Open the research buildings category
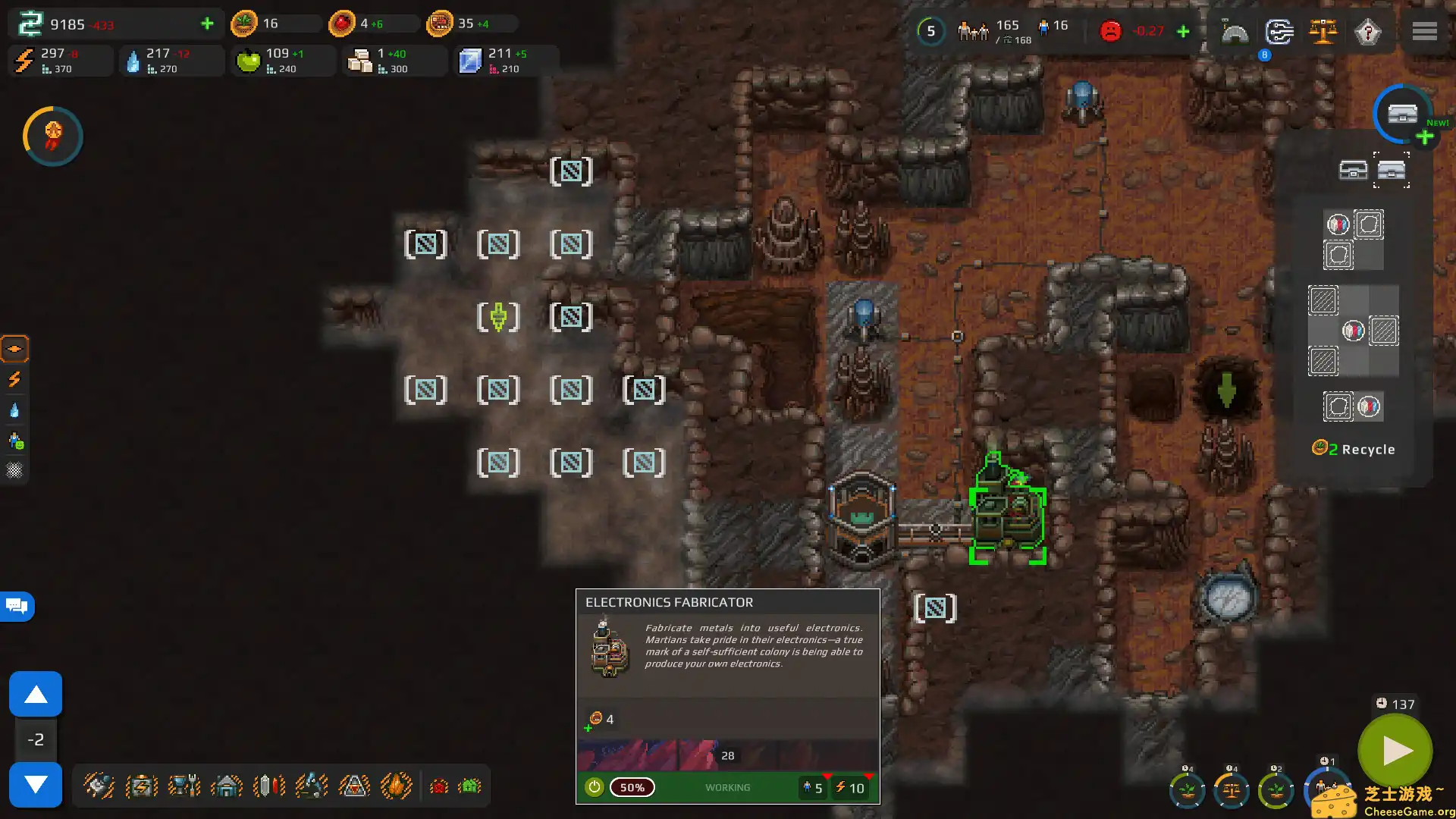The height and width of the screenshot is (819, 1456). (x=311, y=786)
